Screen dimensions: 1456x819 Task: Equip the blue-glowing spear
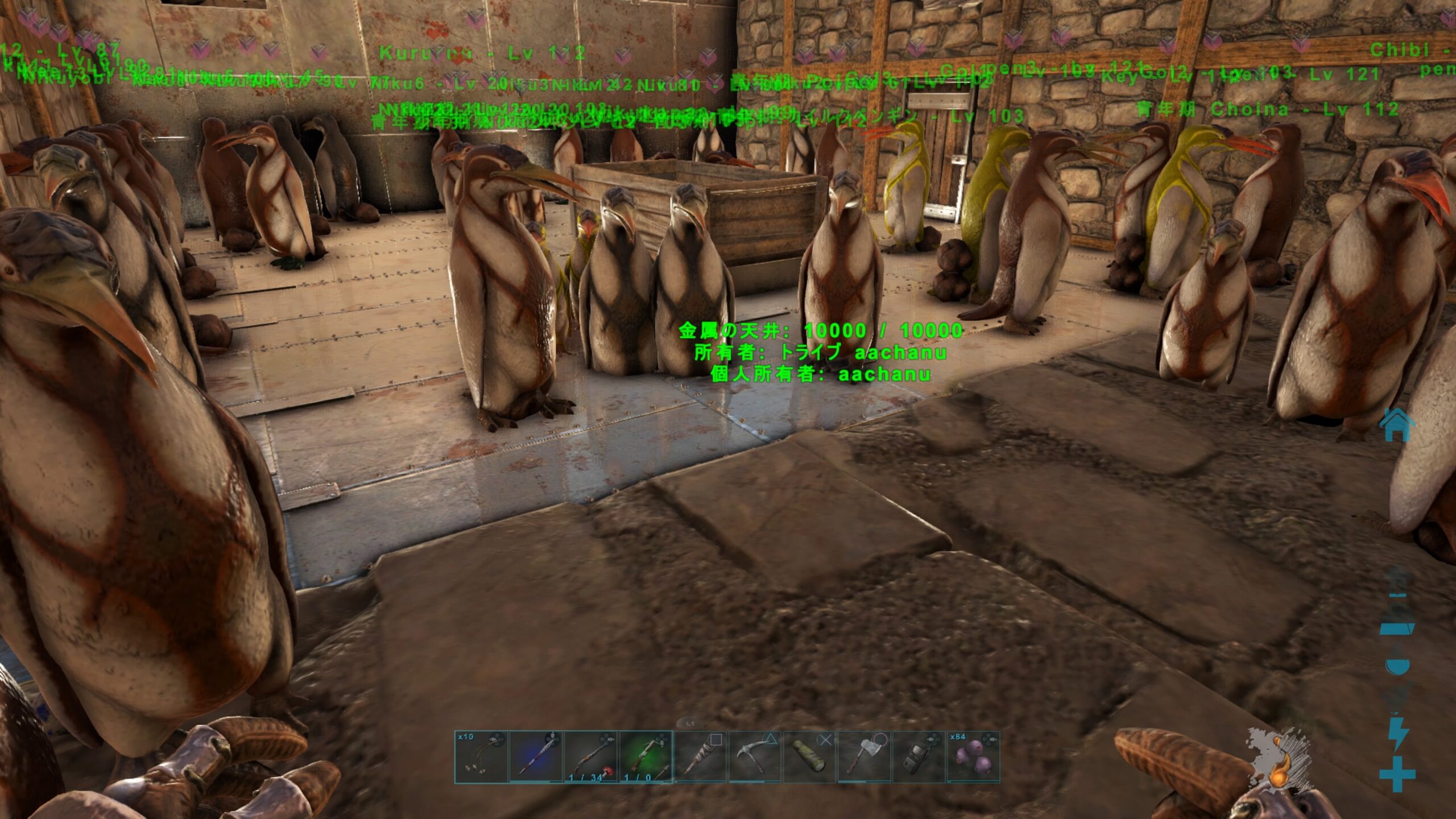point(535,757)
